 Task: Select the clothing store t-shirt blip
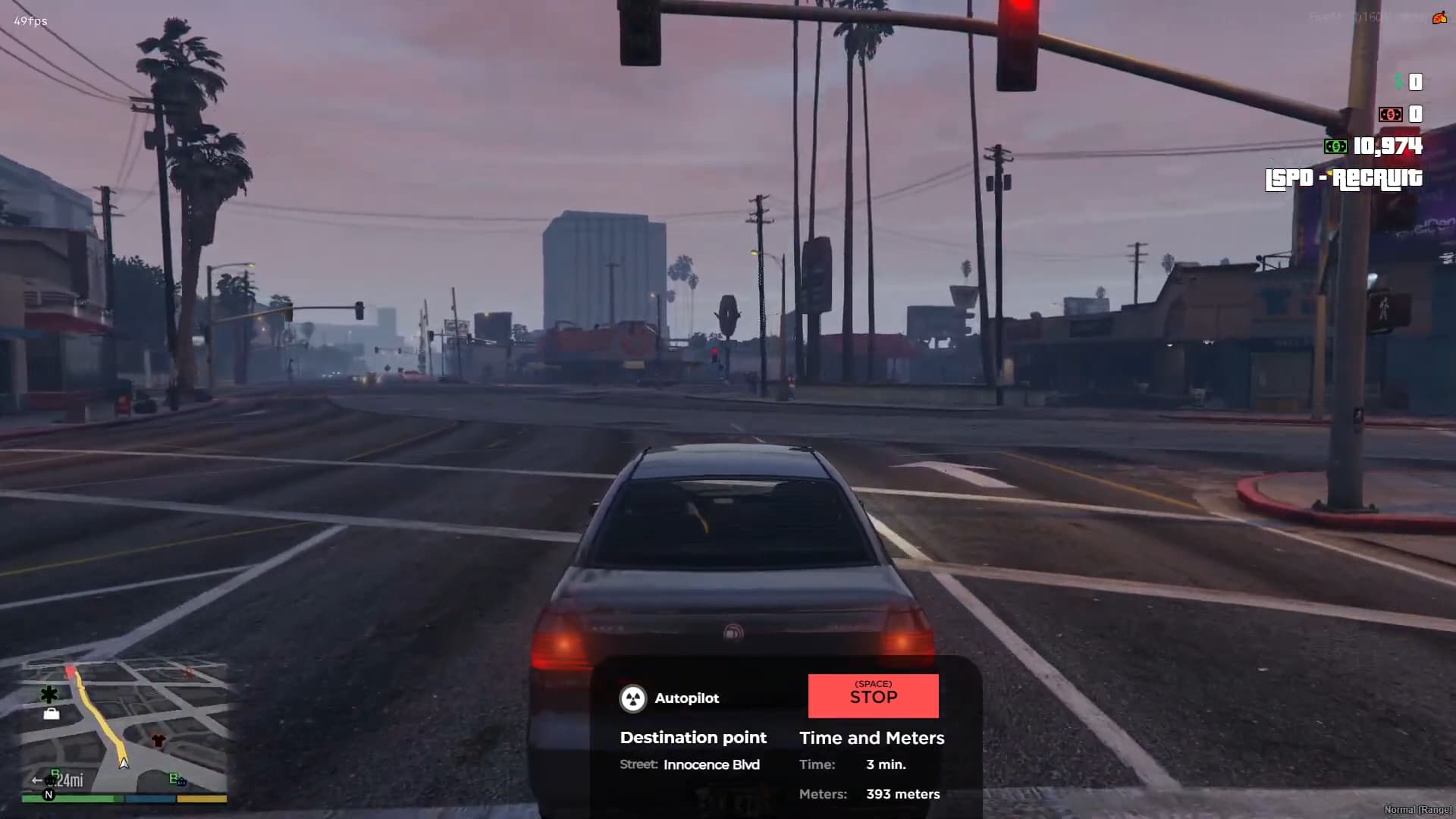pyautogui.click(x=158, y=740)
